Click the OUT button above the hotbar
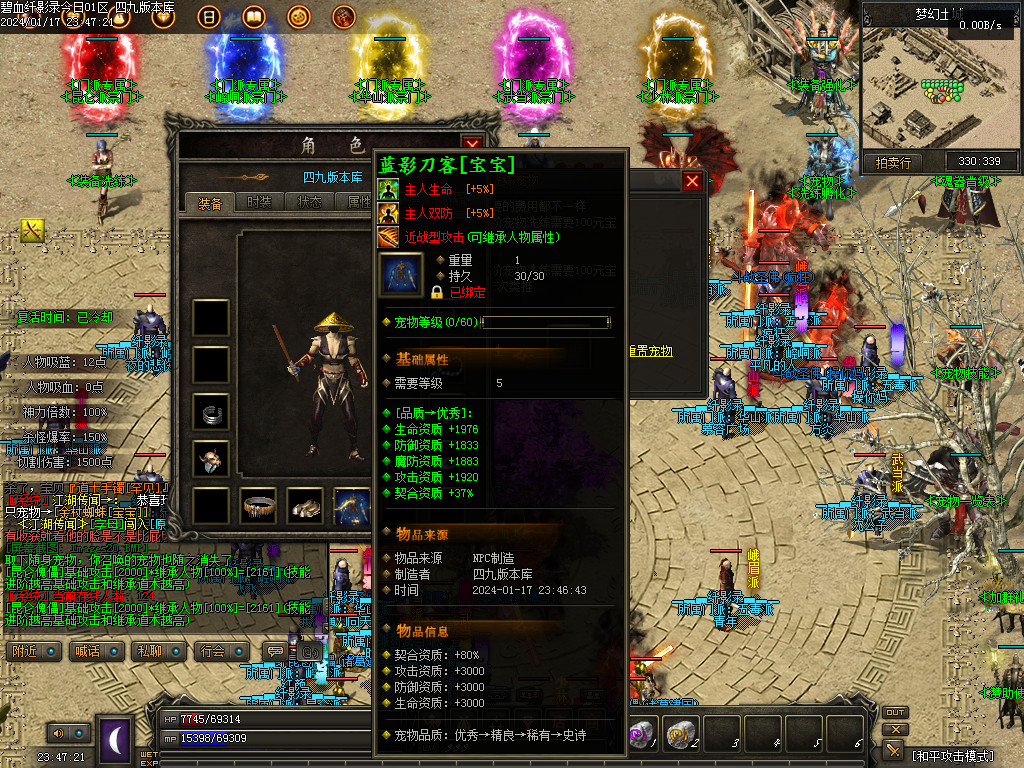Screen dimensions: 1024x768 point(895,713)
